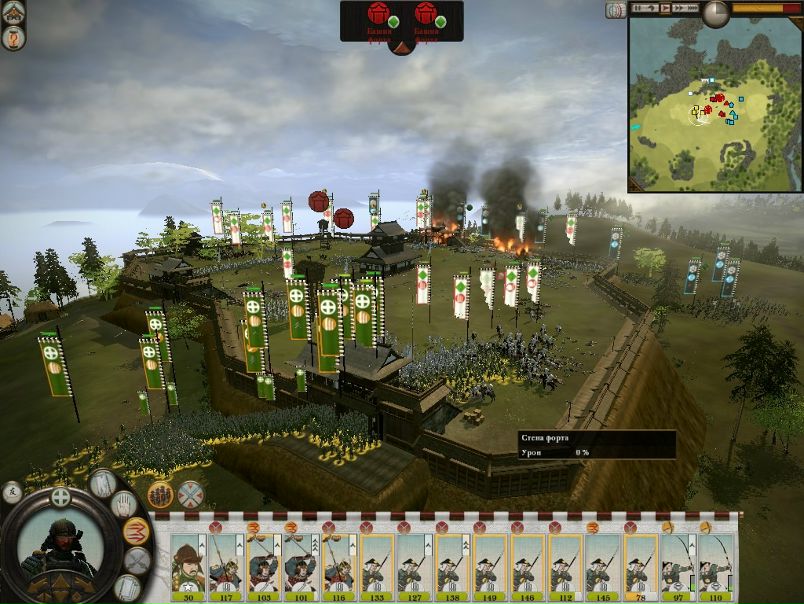Click the crossed arrows button above unit cards
Viewport: 804px width, 604px height.
[190, 494]
